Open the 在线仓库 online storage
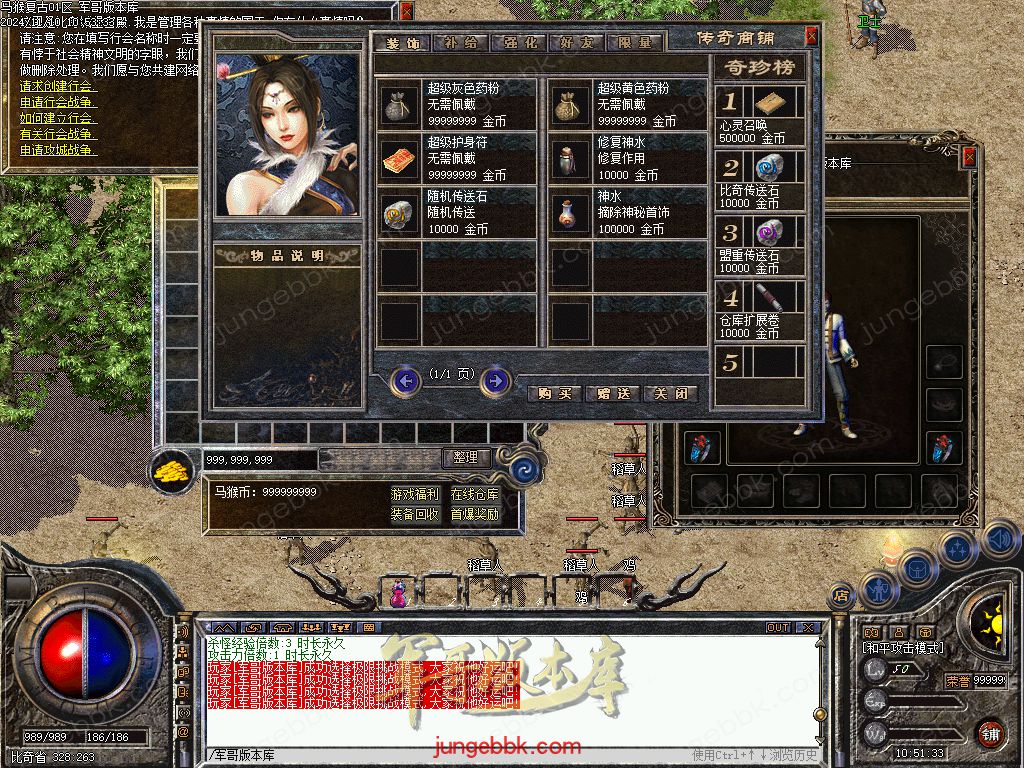Image resolution: width=1024 pixels, height=768 pixels. click(474, 494)
